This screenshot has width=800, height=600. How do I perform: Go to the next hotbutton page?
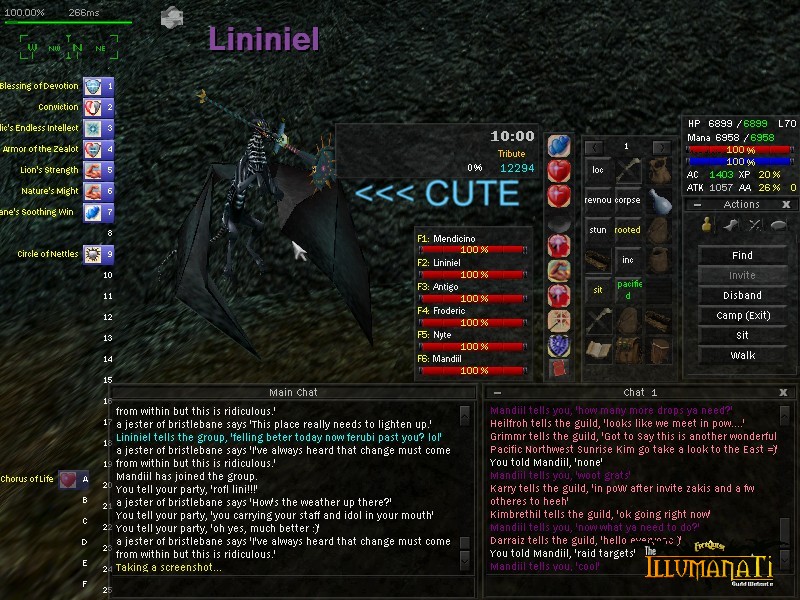pos(659,146)
